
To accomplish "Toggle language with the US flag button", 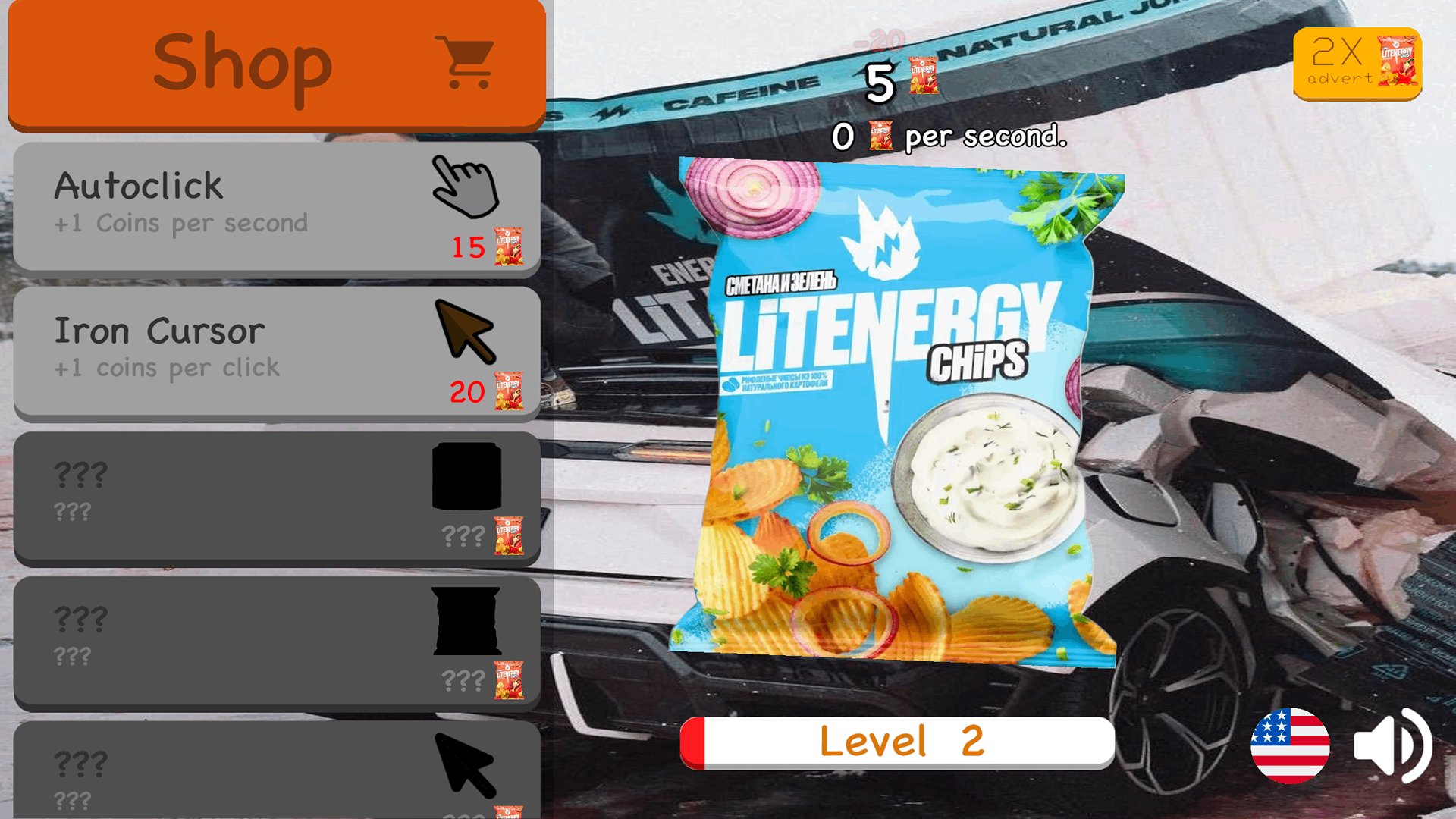I will [x=1291, y=747].
